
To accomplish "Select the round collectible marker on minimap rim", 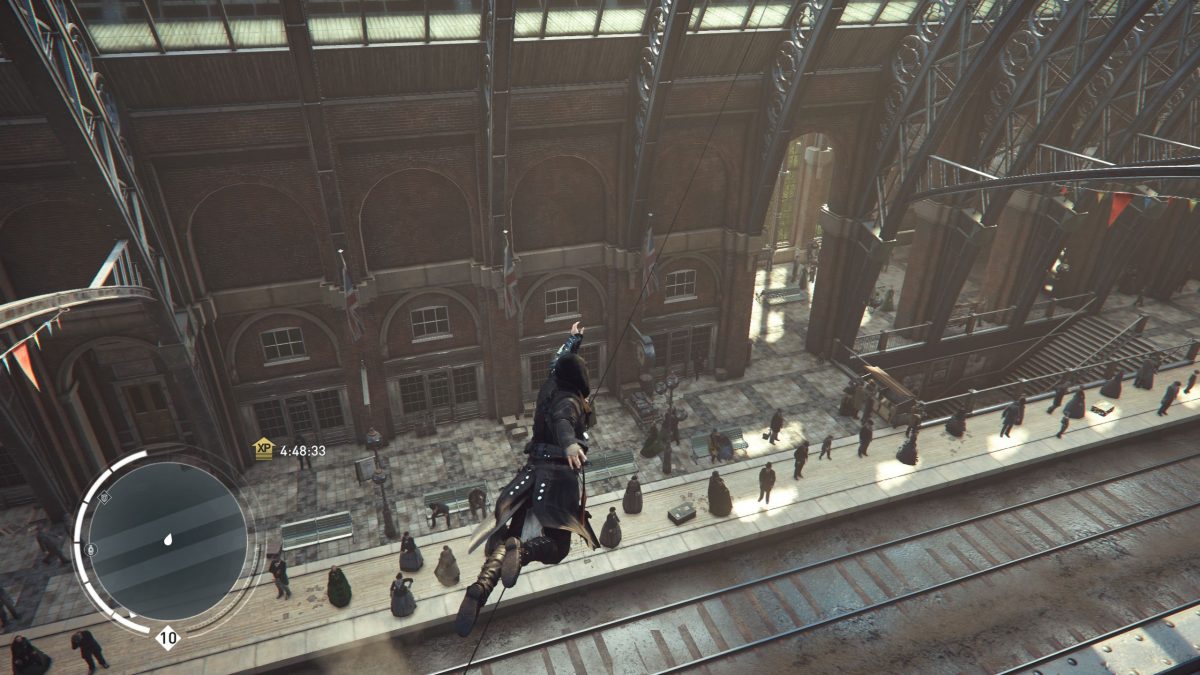I will pyautogui.click(x=91, y=549).
